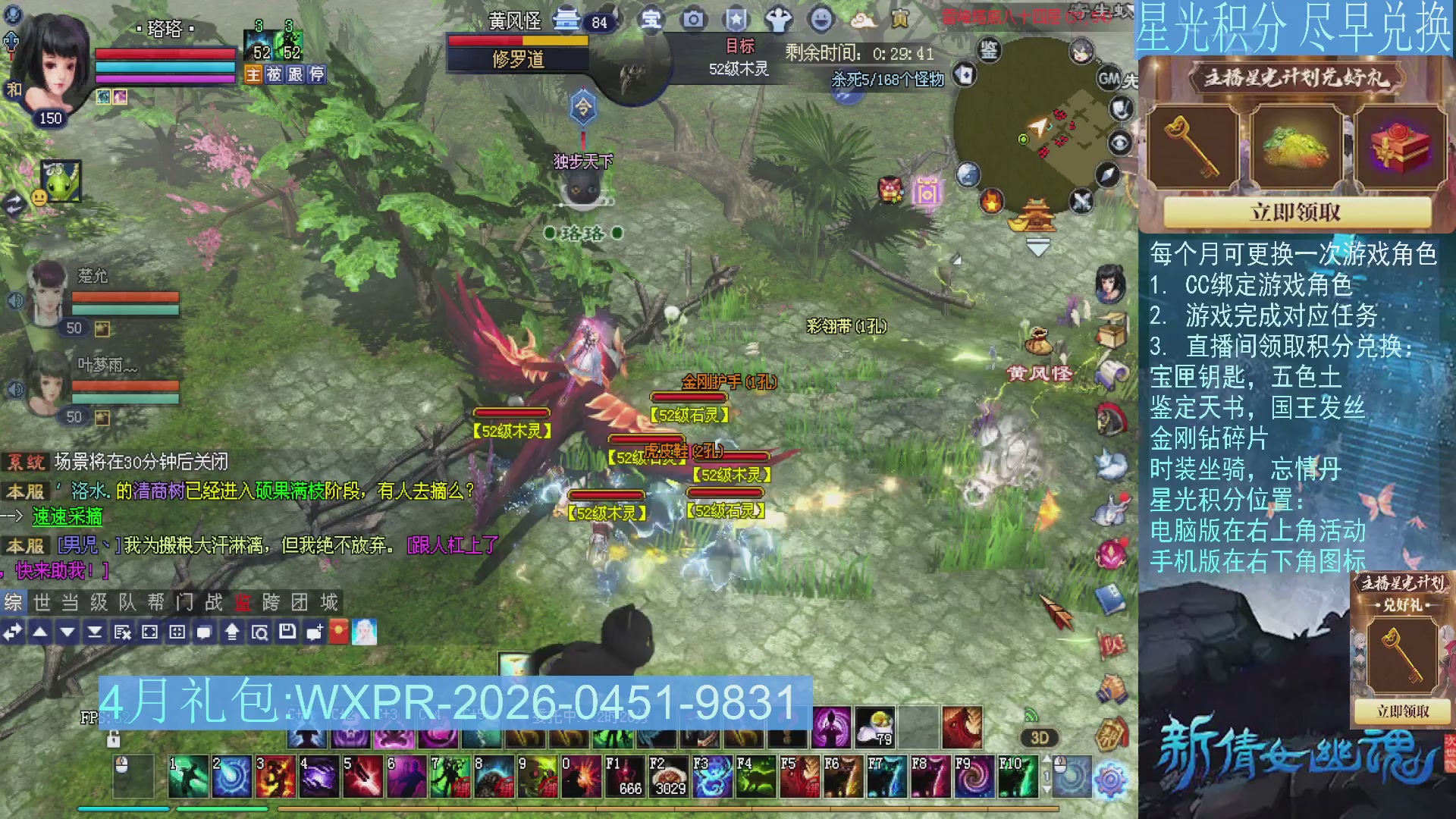Click the red envelope icon in chat toolbar
Viewport: 1456px width, 819px height.
(338, 632)
